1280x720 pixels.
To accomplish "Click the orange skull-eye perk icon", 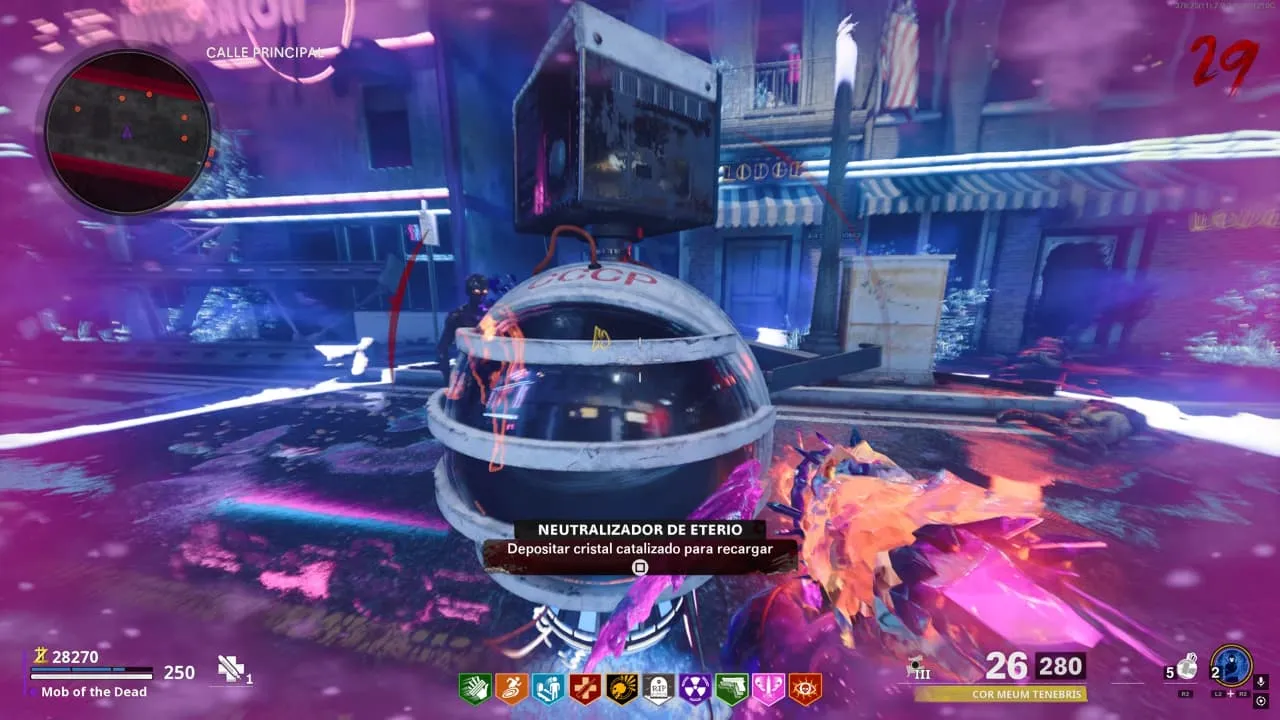I will pyautogui.click(x=805, y=688).
